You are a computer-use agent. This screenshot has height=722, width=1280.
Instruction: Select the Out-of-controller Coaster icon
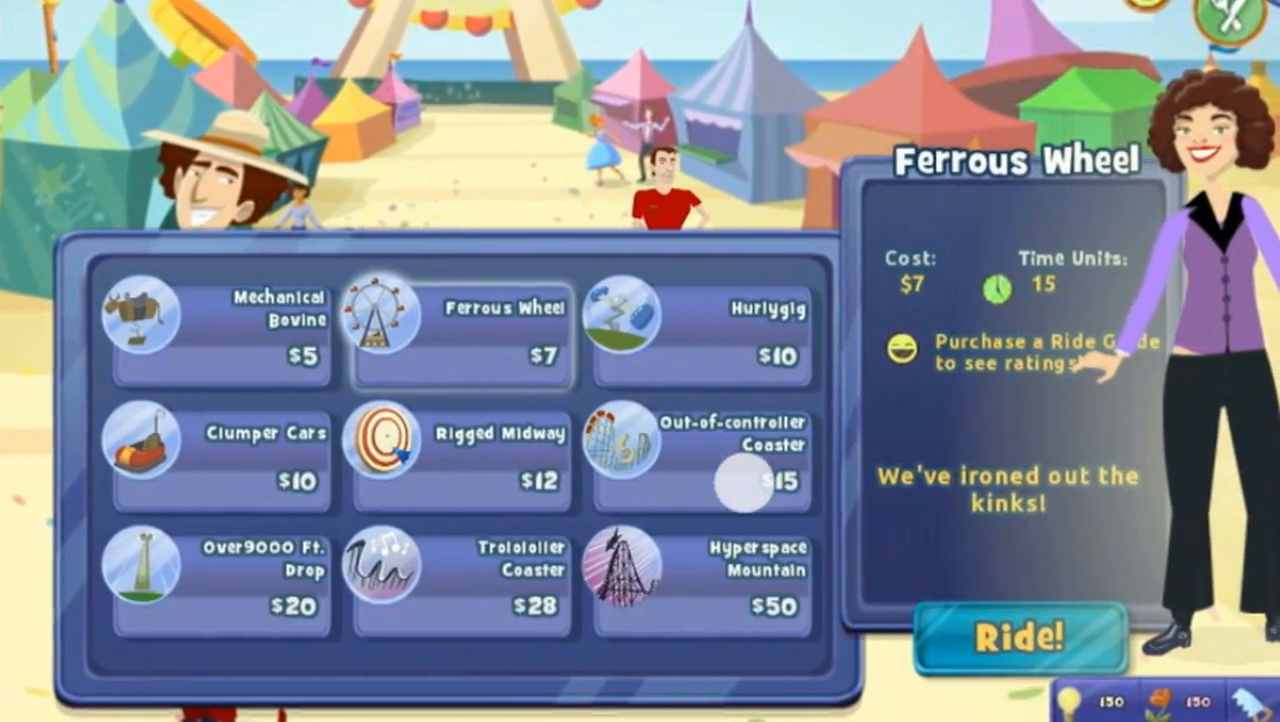click(x=621, y=440)
